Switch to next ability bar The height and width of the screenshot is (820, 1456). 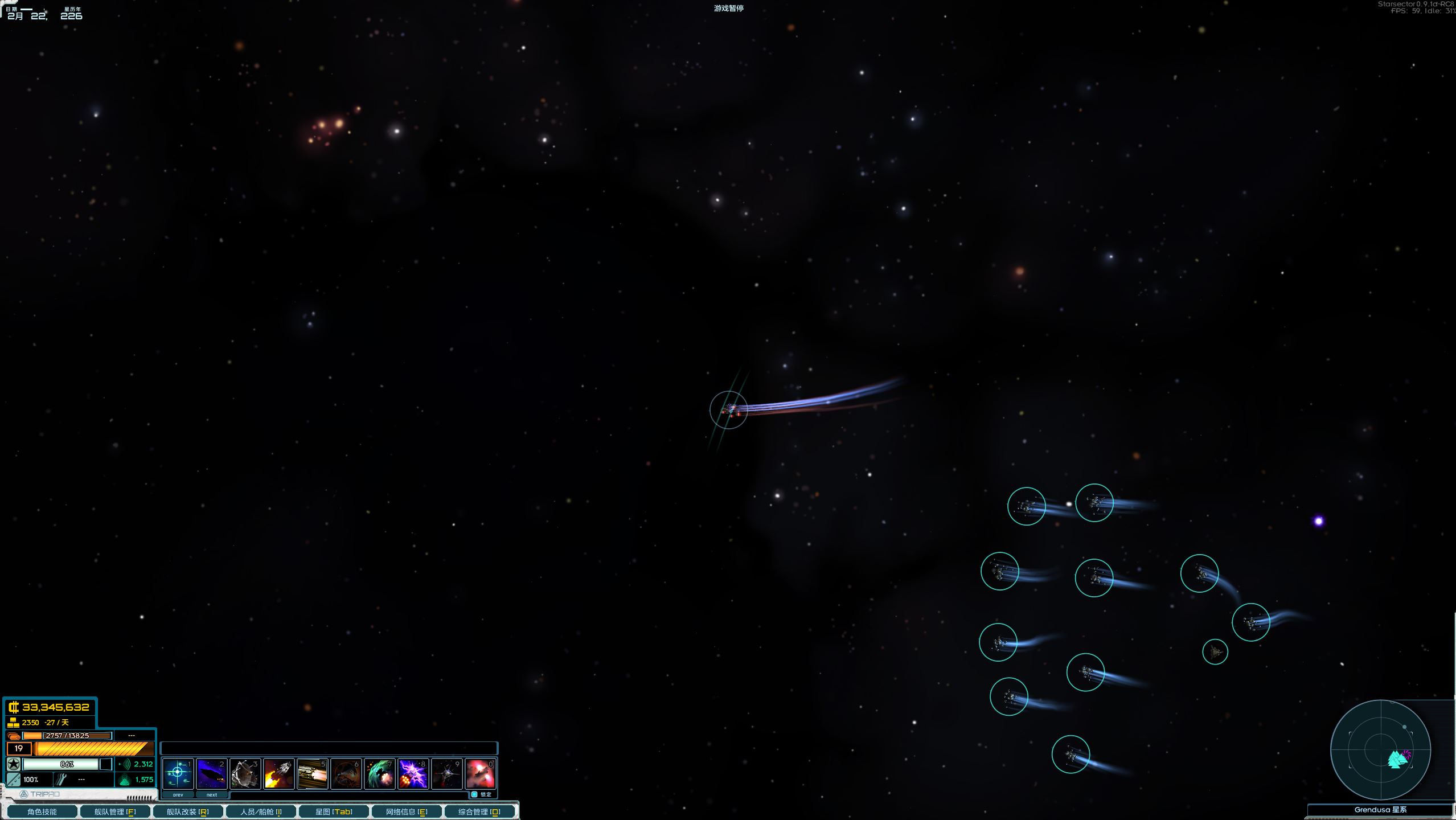pos(211,794)
